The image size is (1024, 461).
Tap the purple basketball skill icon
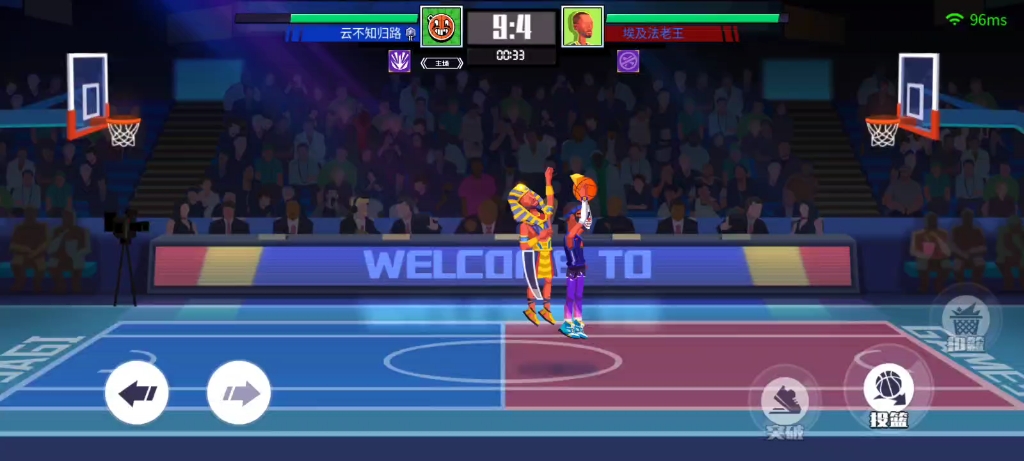tap(628, 61)
